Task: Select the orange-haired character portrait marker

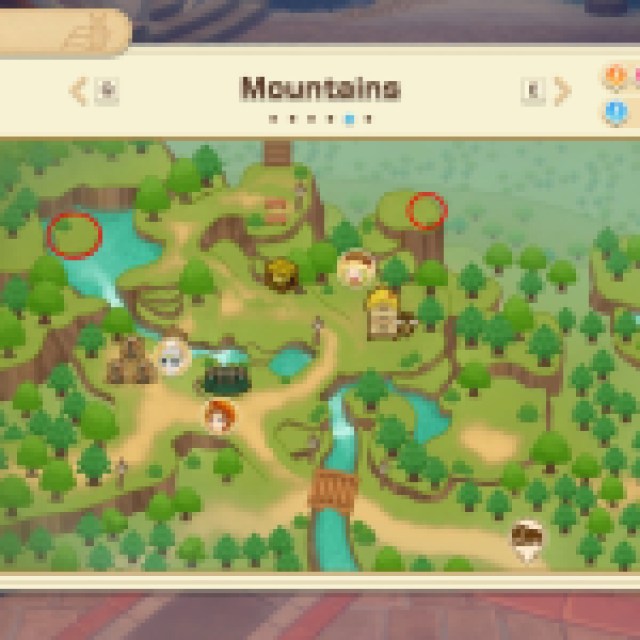Action: click(219, 413)
